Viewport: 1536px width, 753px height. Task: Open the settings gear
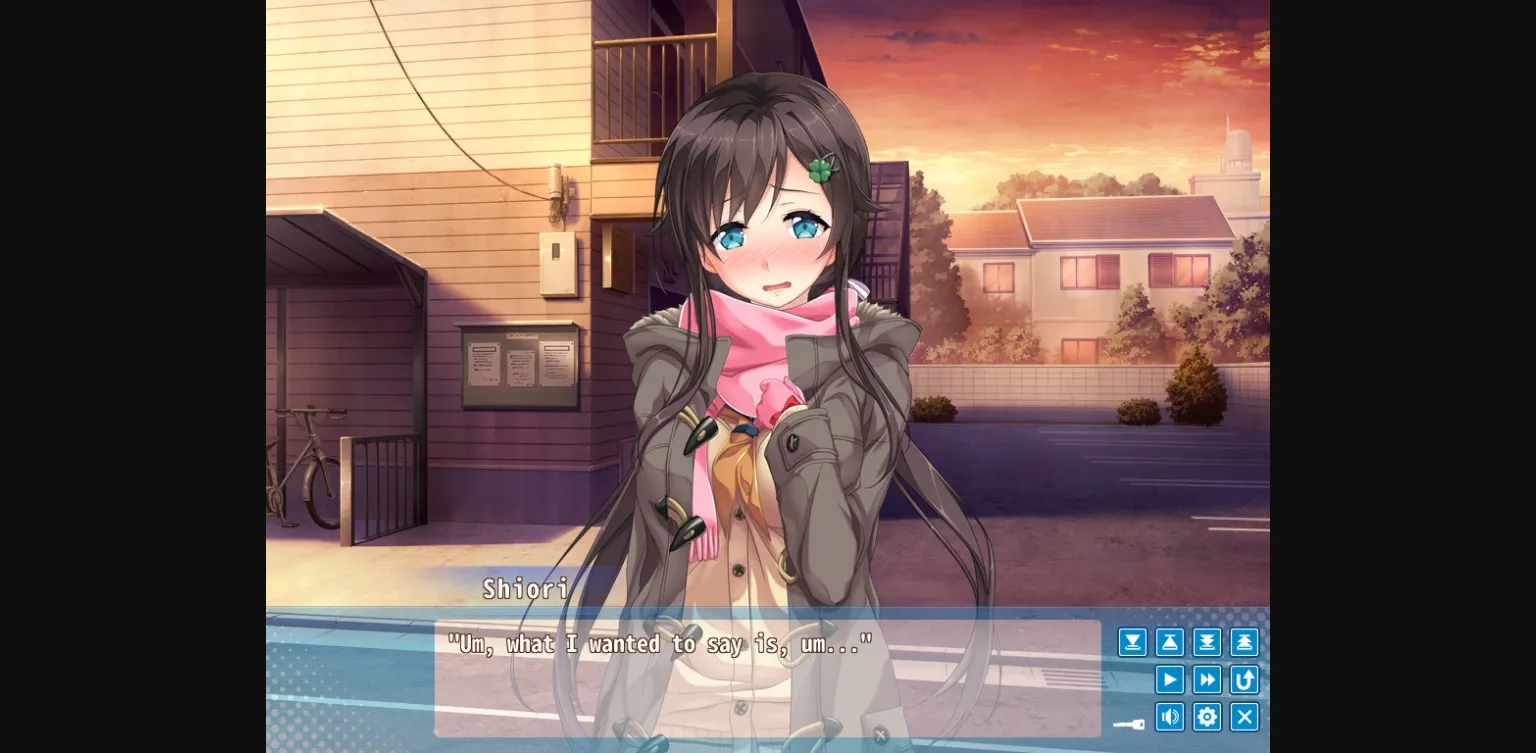[1206, 717]
